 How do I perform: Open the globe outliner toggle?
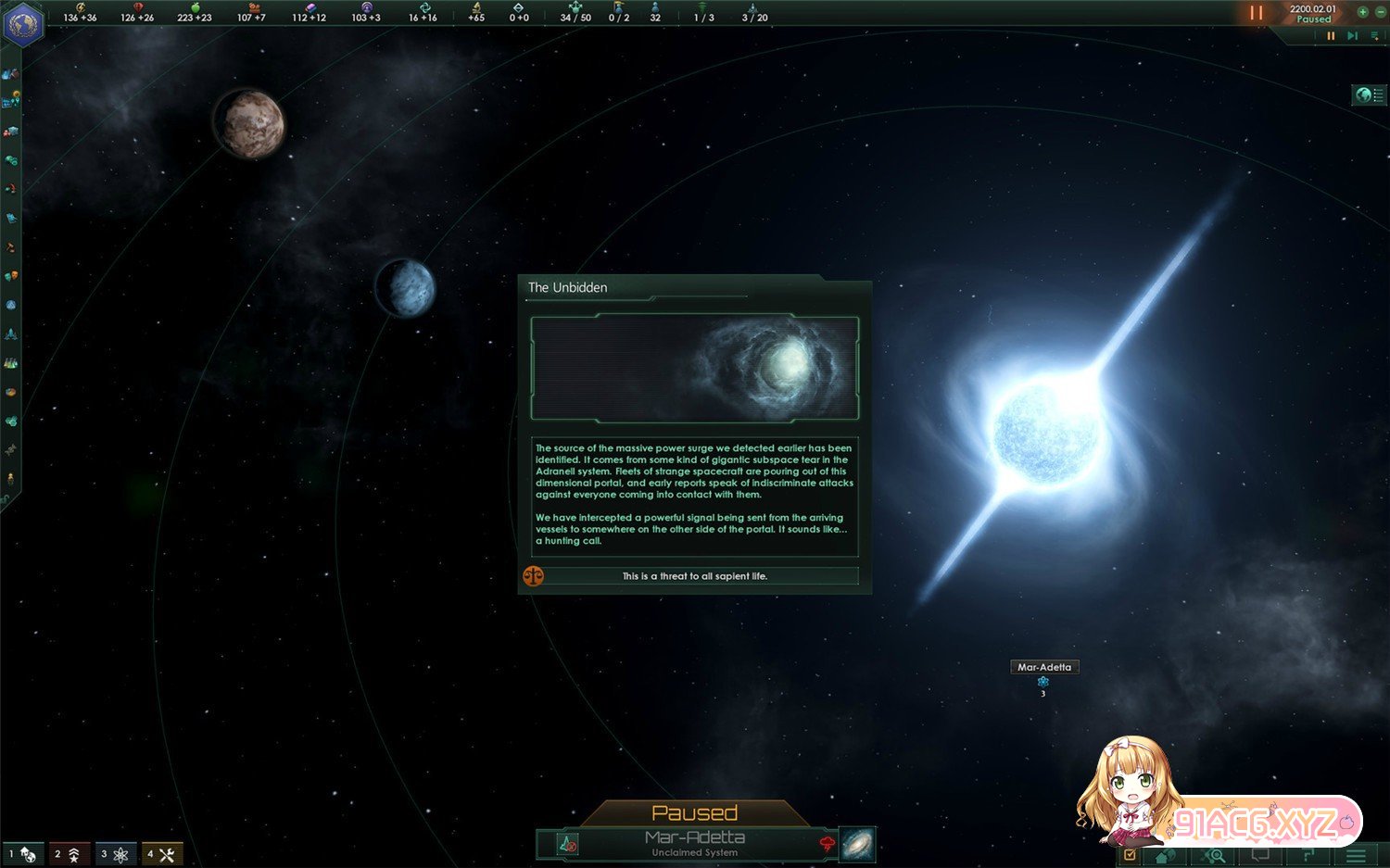(x=1368, y=94)
